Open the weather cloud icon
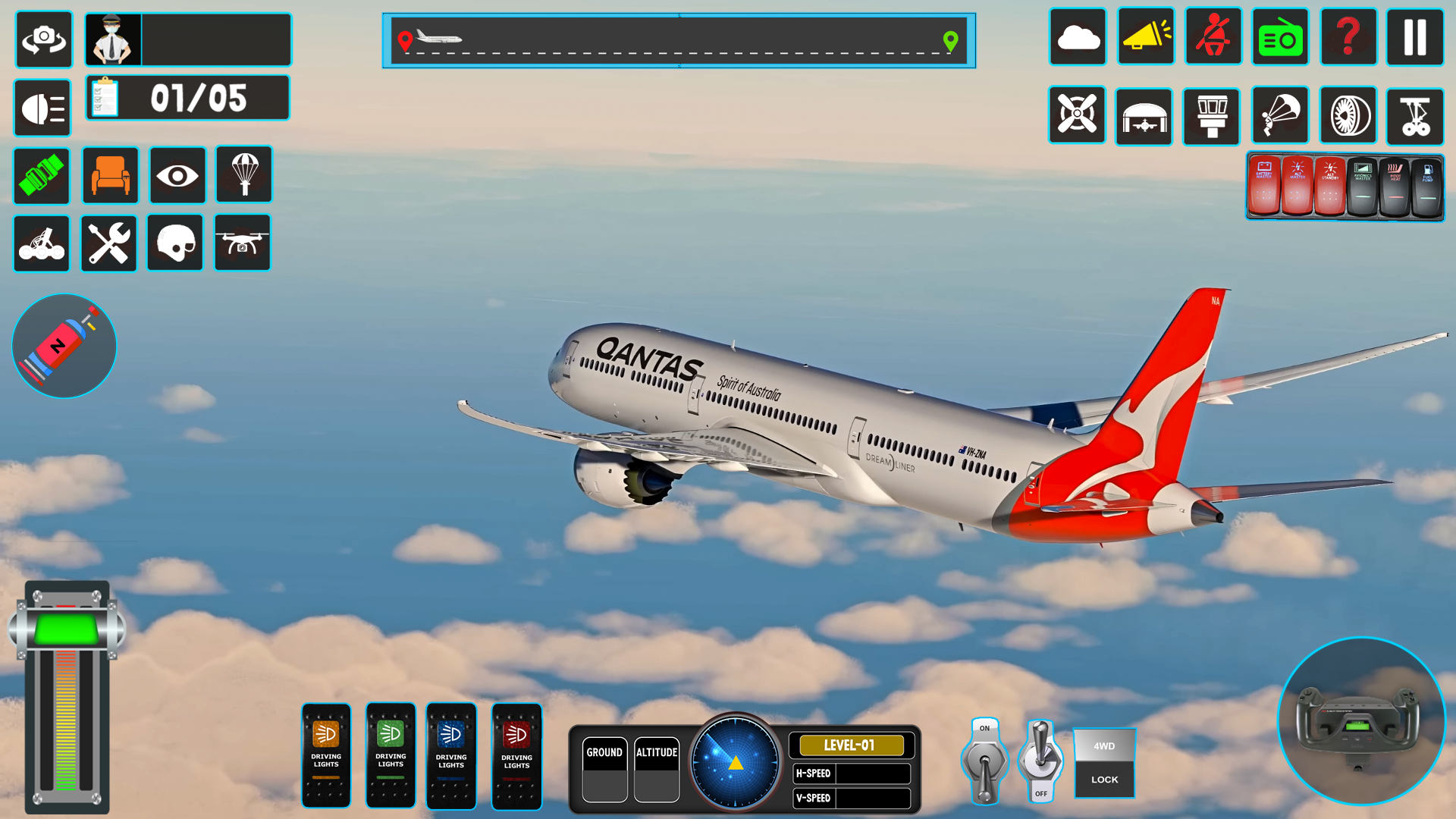The width and height of the screenshot is (1456, 819). coord(1078,36)
